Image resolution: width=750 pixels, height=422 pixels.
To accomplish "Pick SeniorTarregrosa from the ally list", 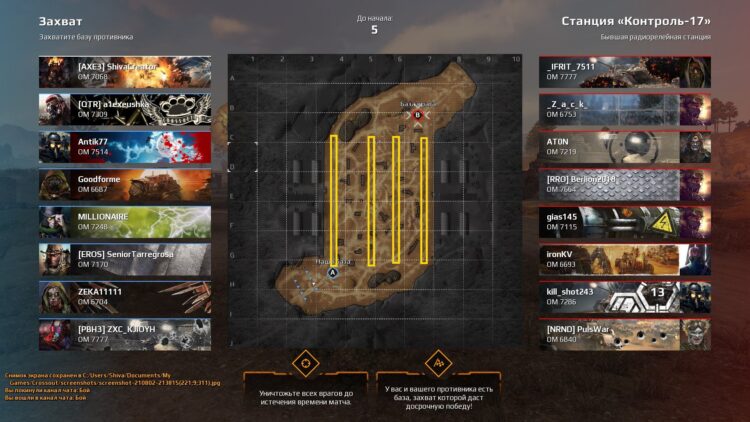I will coord(125,259).
